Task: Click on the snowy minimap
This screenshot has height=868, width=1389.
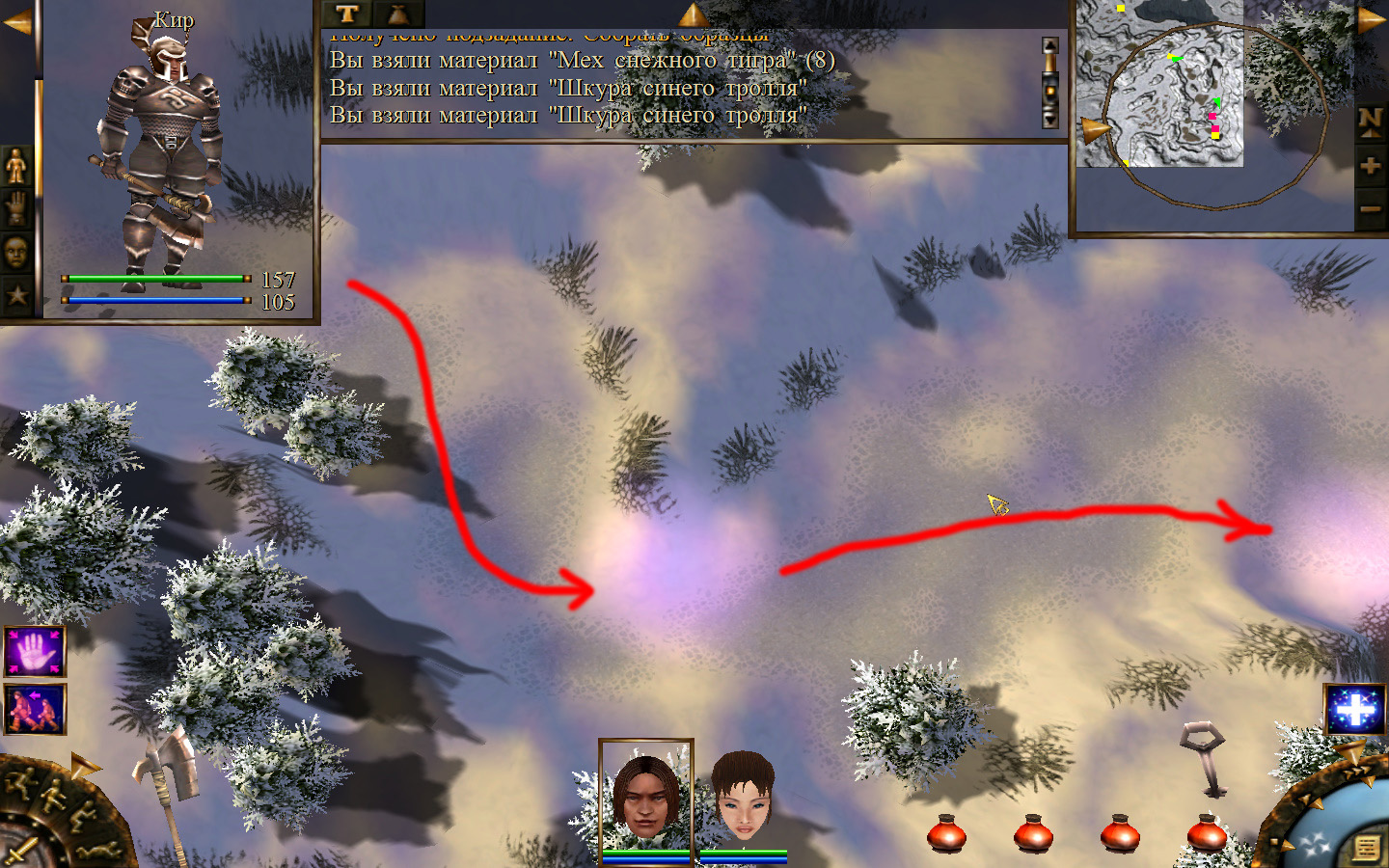Action: pos(1159,87)
